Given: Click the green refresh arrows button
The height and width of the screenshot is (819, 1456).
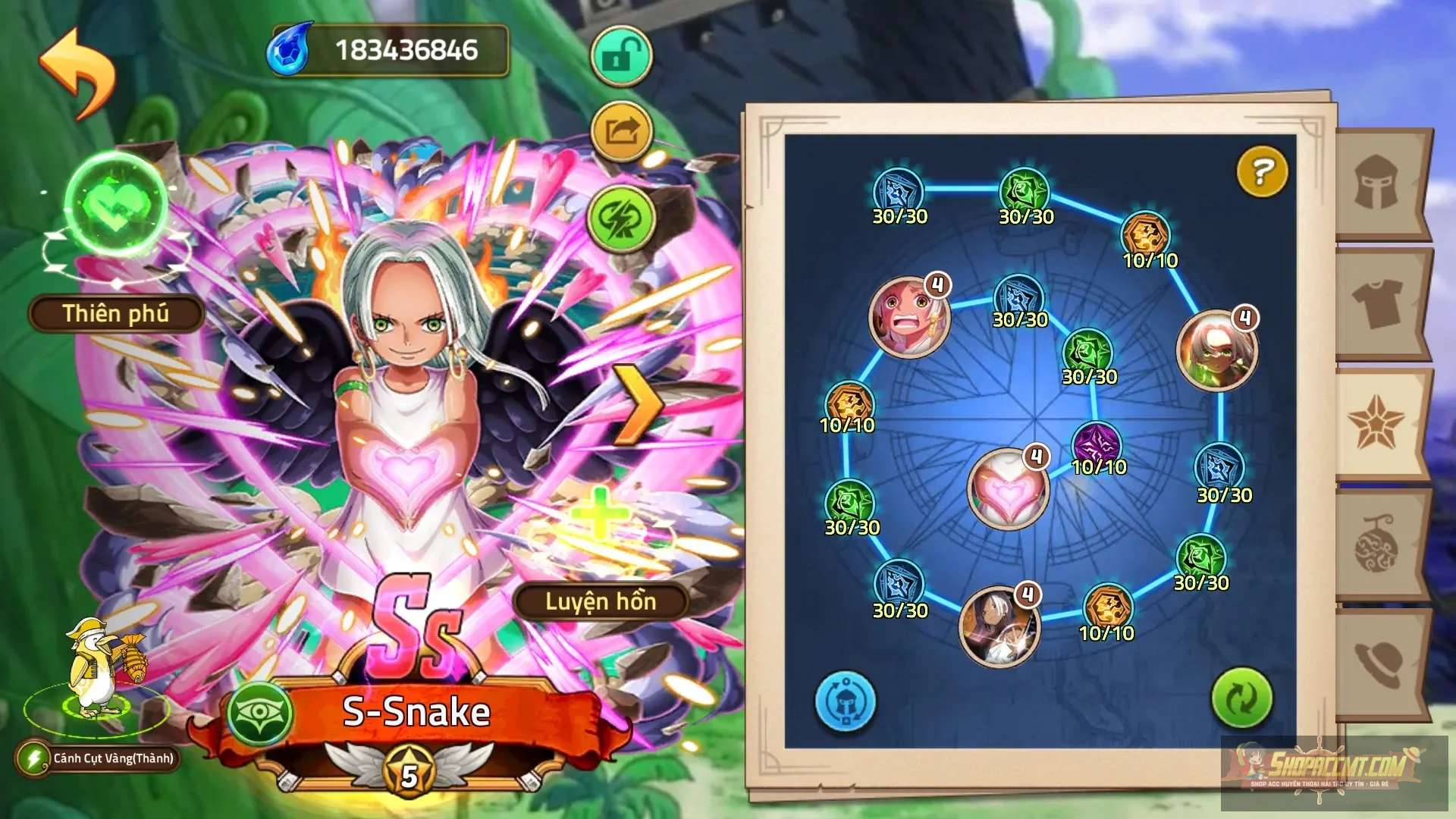Looking at the screenshot, I should [1241, 698].
